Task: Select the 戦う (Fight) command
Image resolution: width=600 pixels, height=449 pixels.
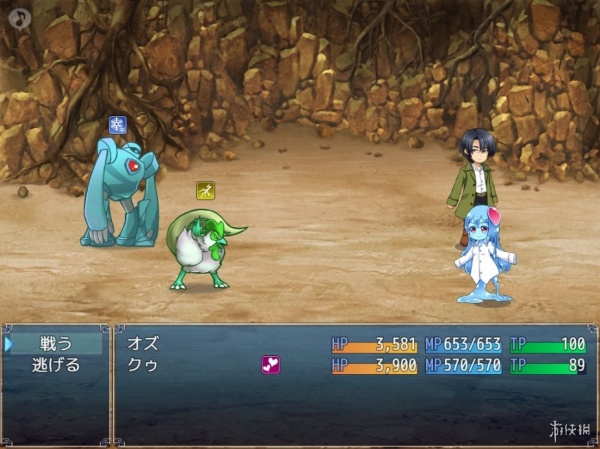Action: (56, 343)
